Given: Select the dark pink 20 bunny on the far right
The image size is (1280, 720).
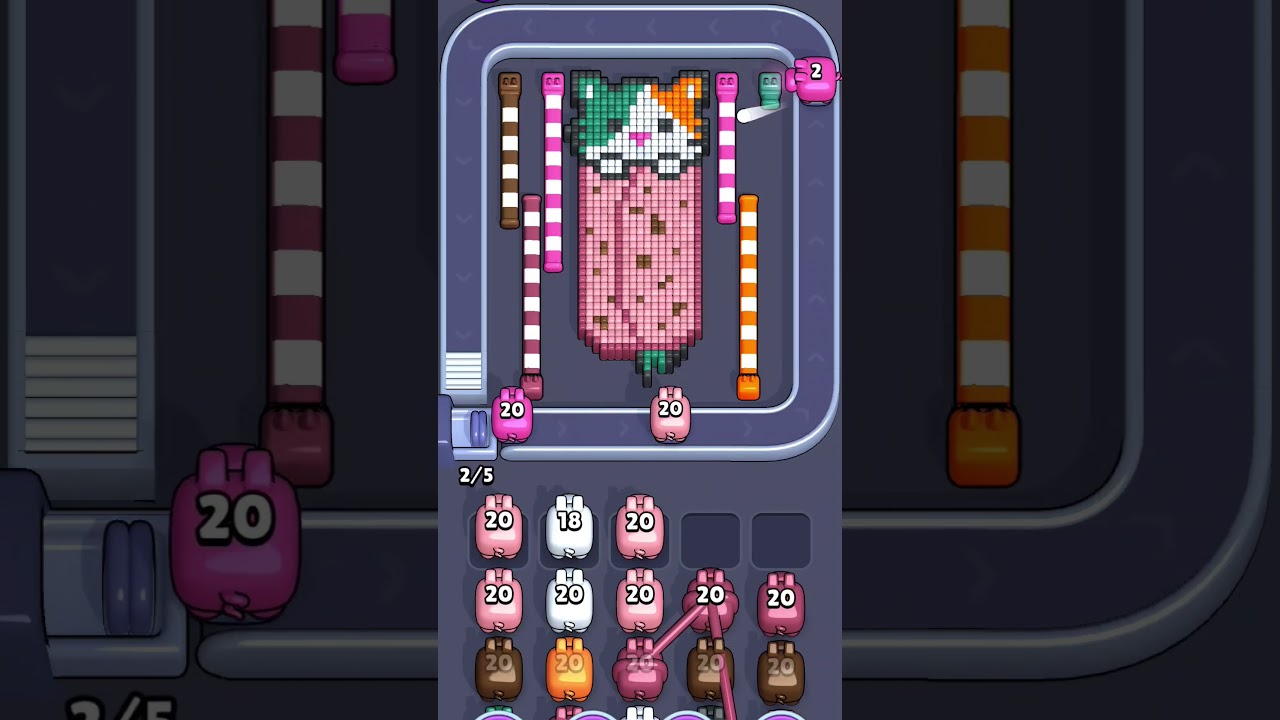Looking at the screenshot, I should pos(783,600).
